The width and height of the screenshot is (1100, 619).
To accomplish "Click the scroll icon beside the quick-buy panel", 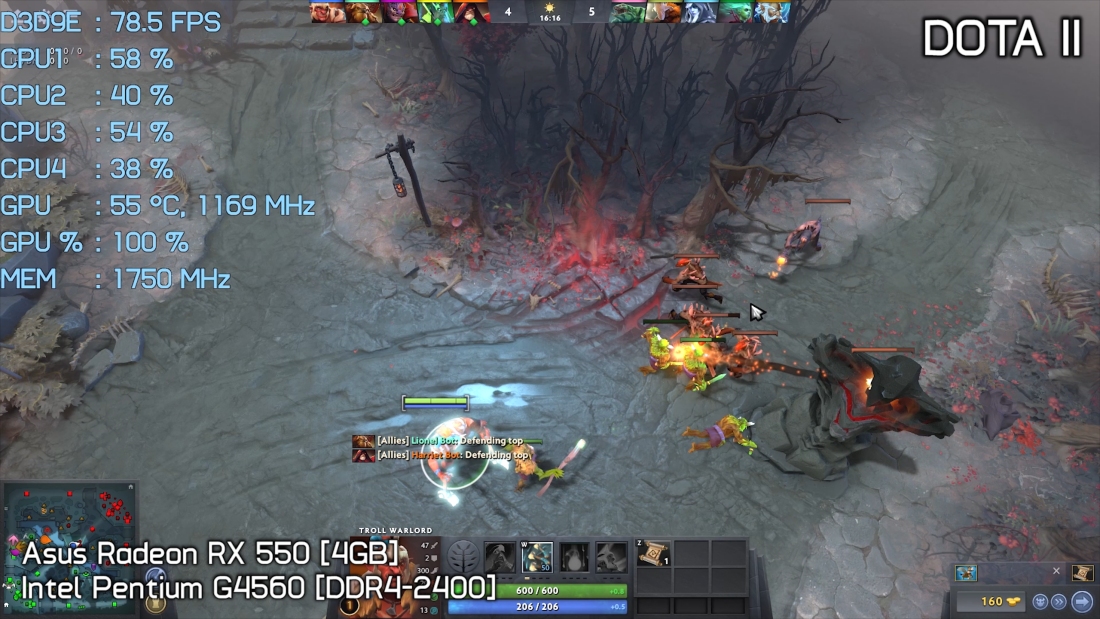I will (x=1082, y=573).
